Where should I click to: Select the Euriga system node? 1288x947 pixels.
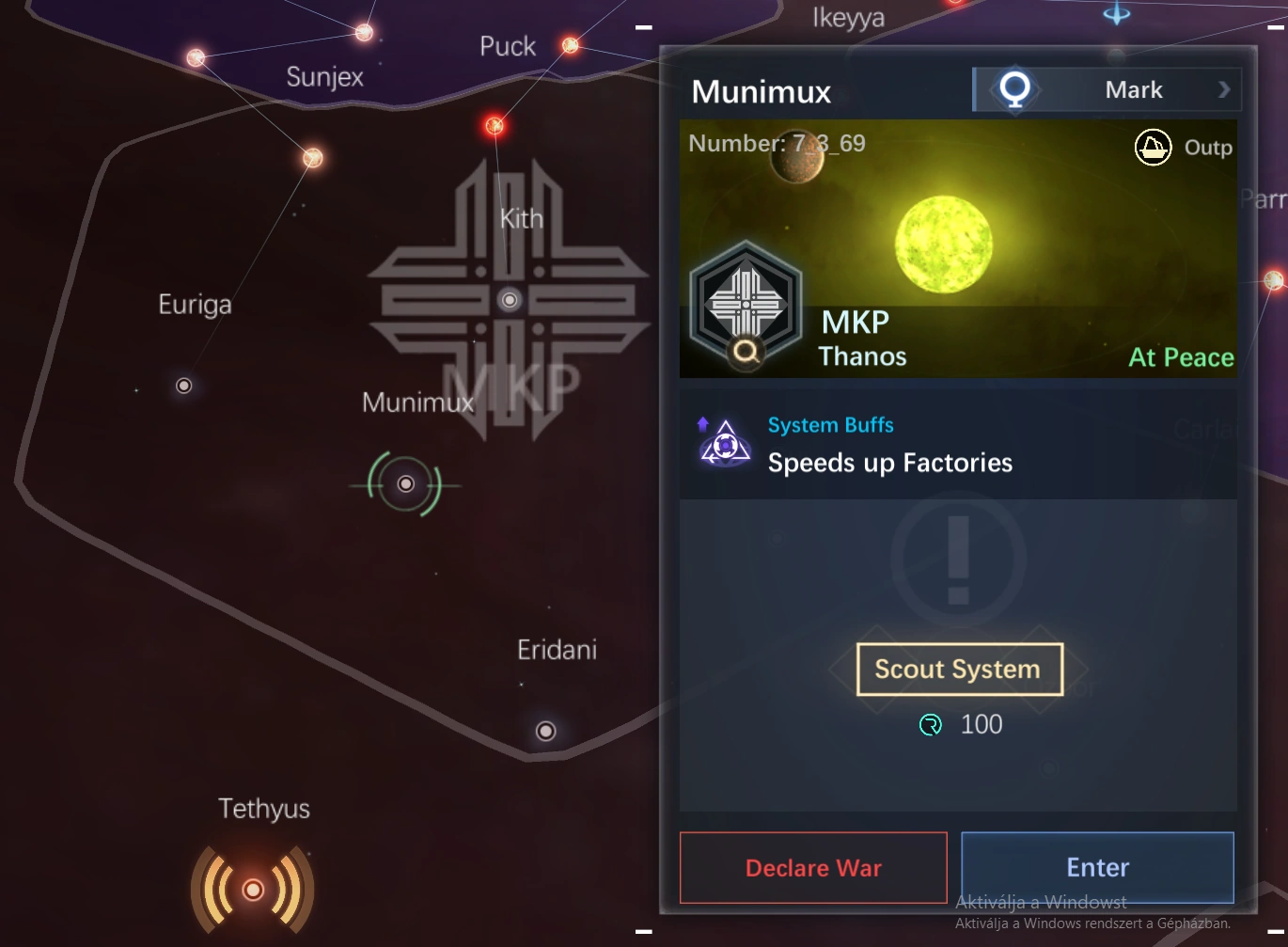(184, 386)
